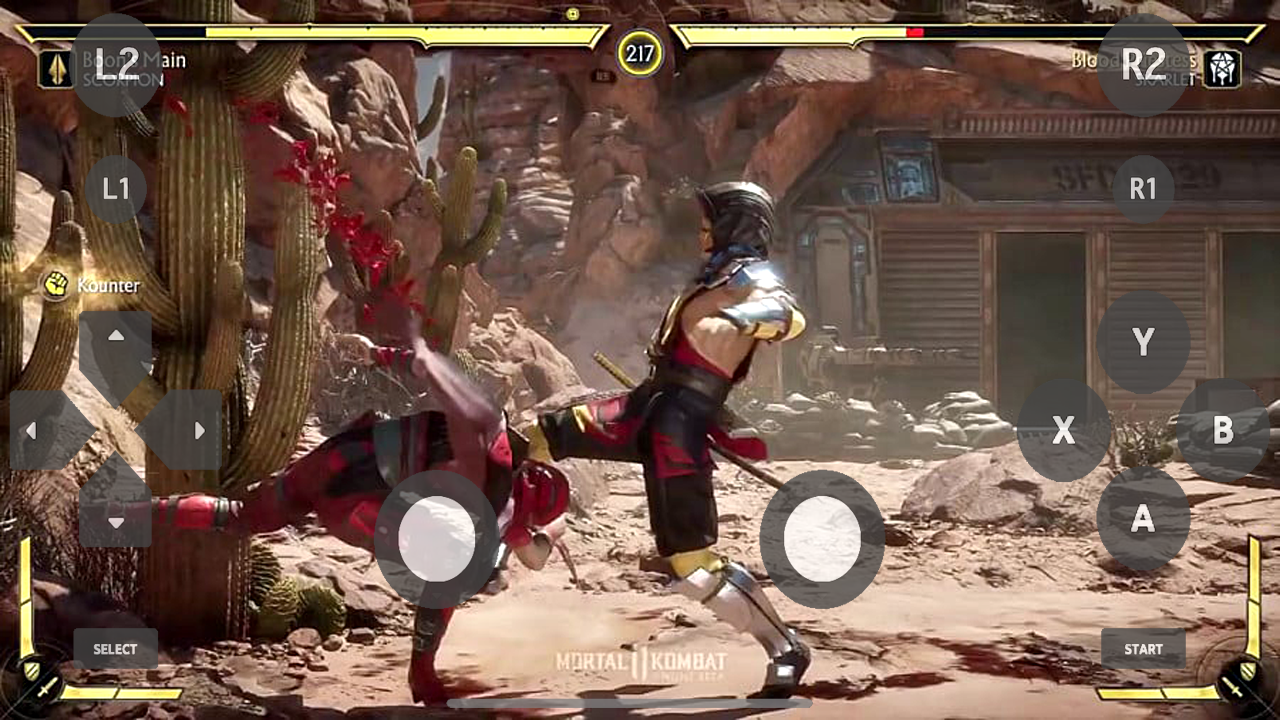The image size is (1280, 720).
Task: Tap the SELECT overlay button
Action: pyautogui.click(x=115, y=649)
